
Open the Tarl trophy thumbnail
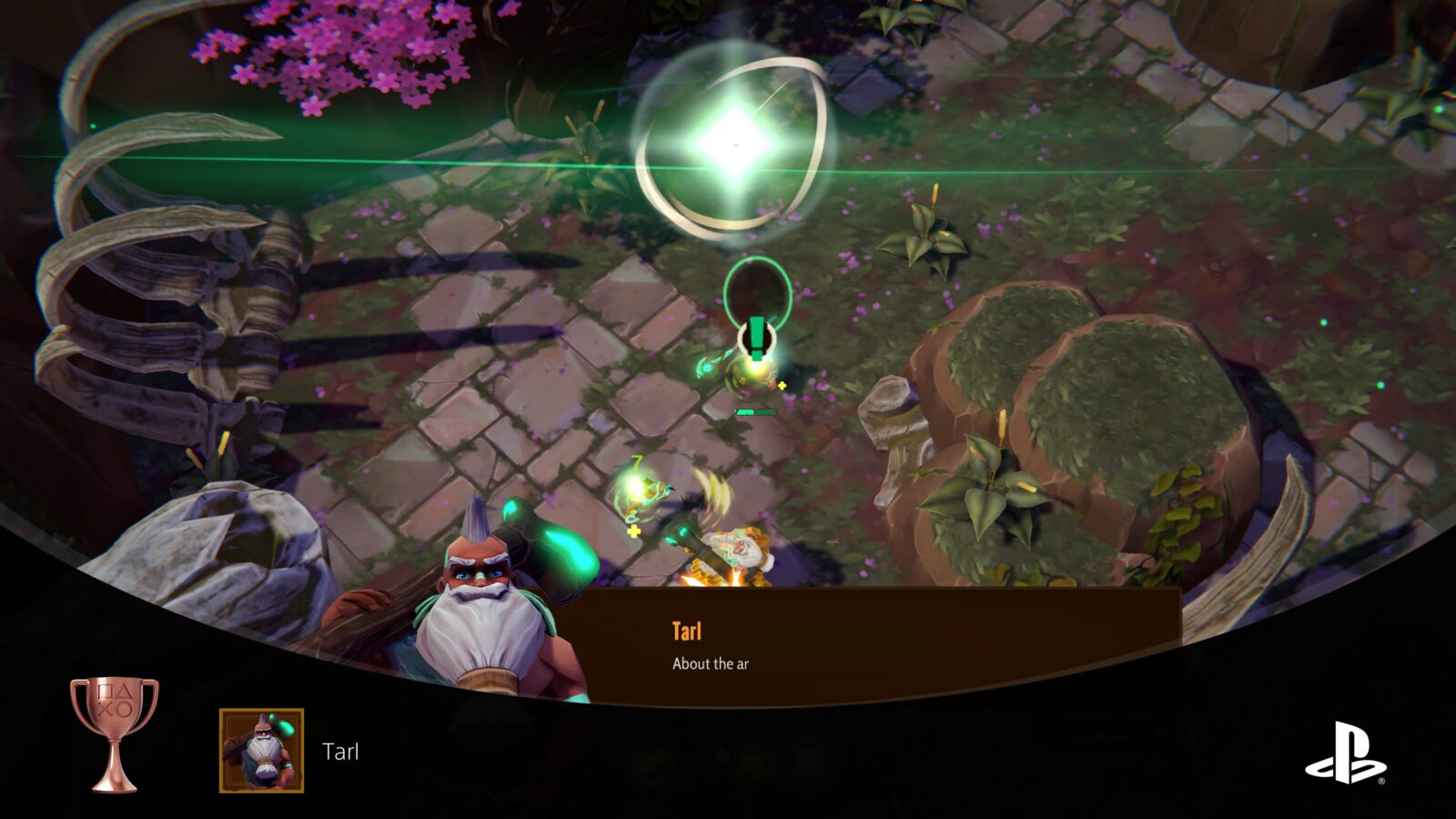261,751
